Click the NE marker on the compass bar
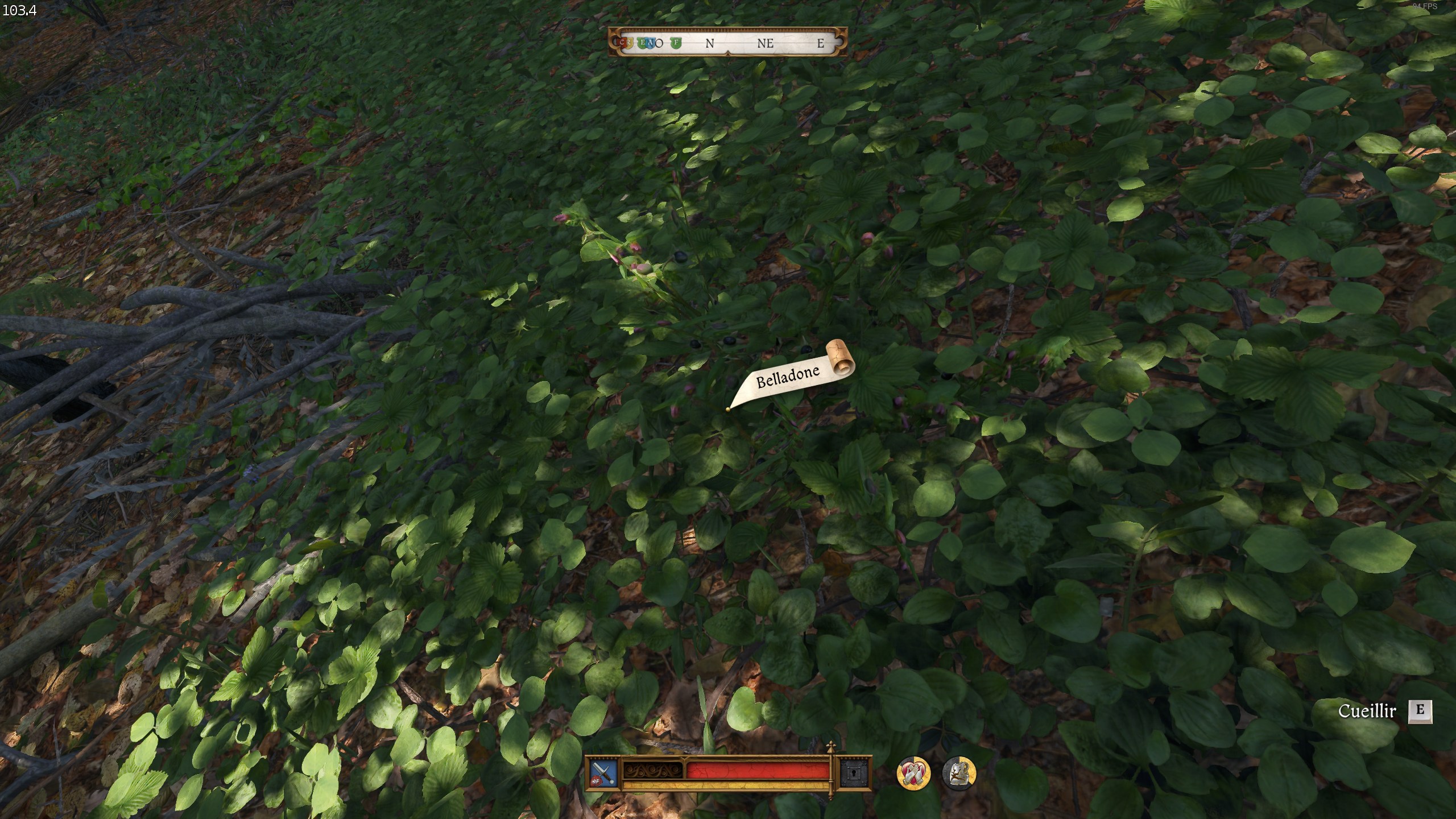The width and height of the screenshot is (1456, 819). (x=766, y=44)
